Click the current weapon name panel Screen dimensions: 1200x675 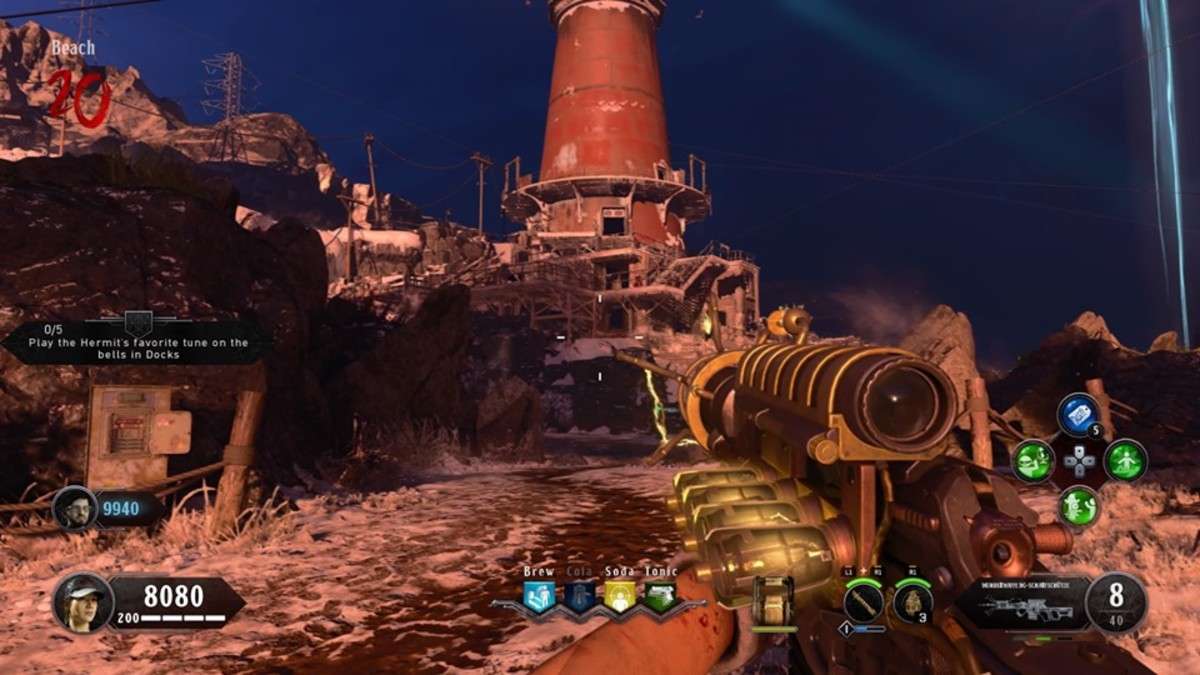[1022, 603]
